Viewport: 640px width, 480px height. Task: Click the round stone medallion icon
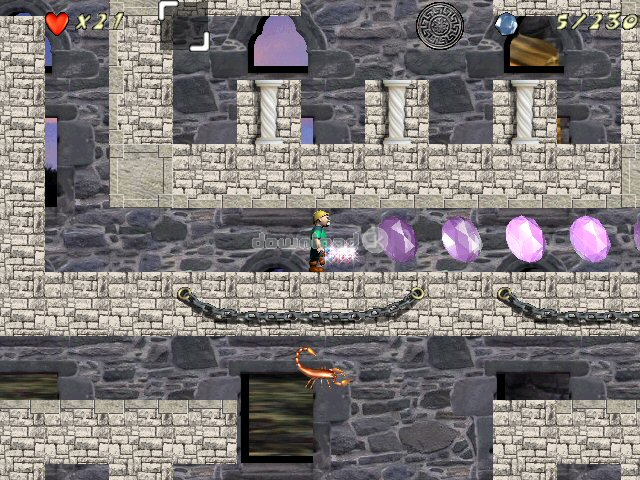tap(440, 25)
